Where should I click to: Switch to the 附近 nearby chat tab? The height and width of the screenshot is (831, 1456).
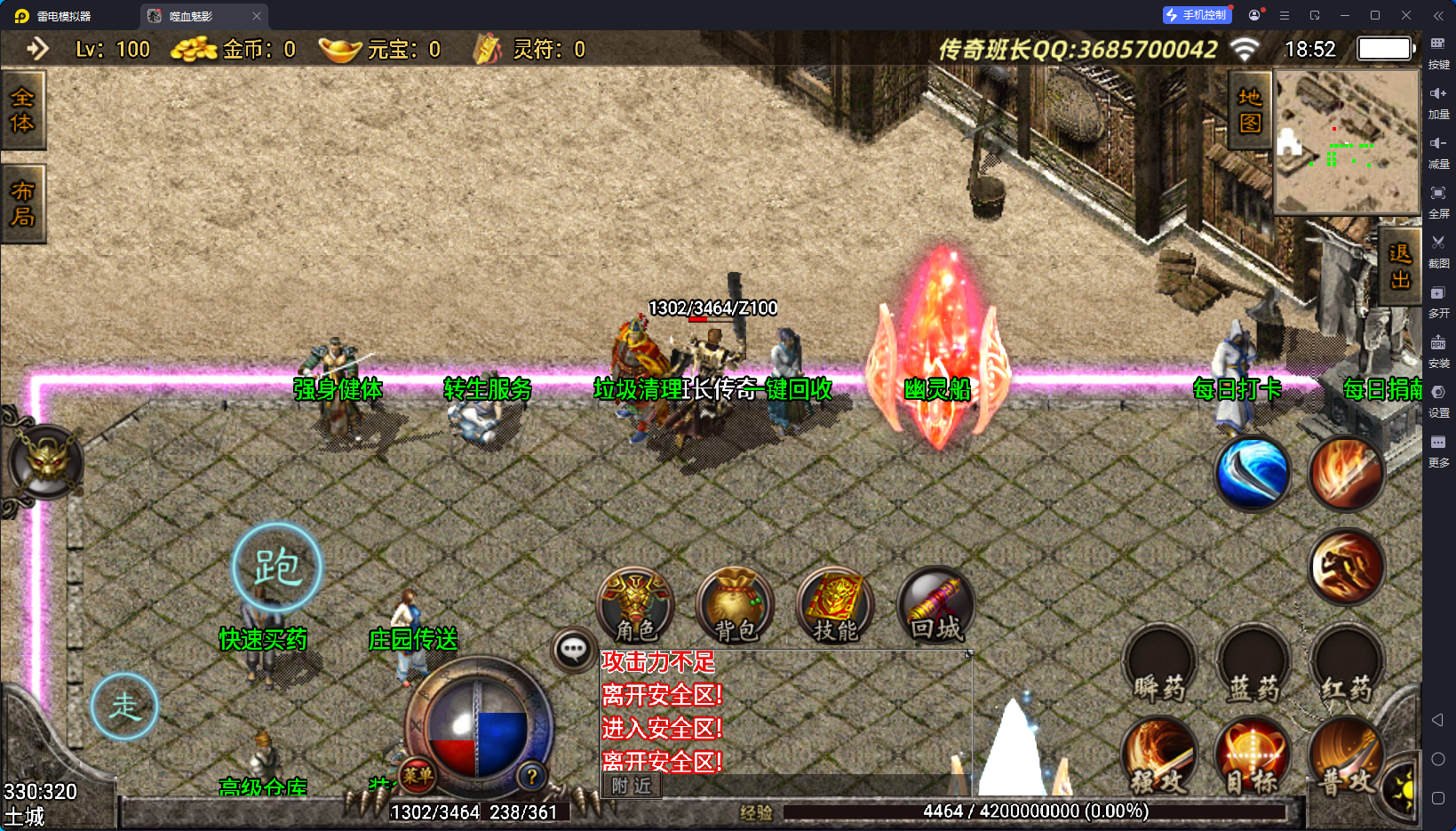632,786
